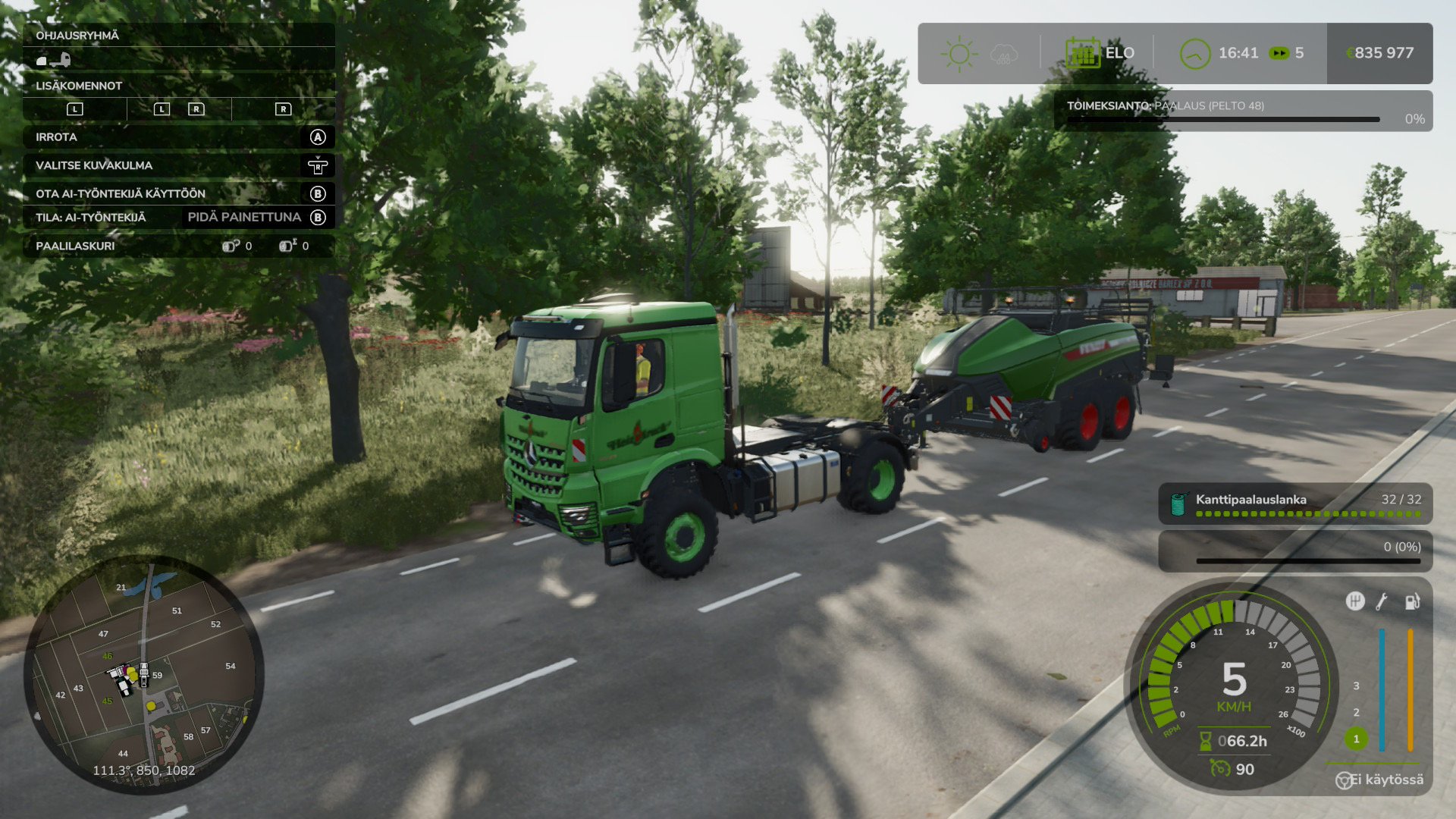Select the truck icon under OHJAUSRYHMÄ

click(x=54, y=60)
